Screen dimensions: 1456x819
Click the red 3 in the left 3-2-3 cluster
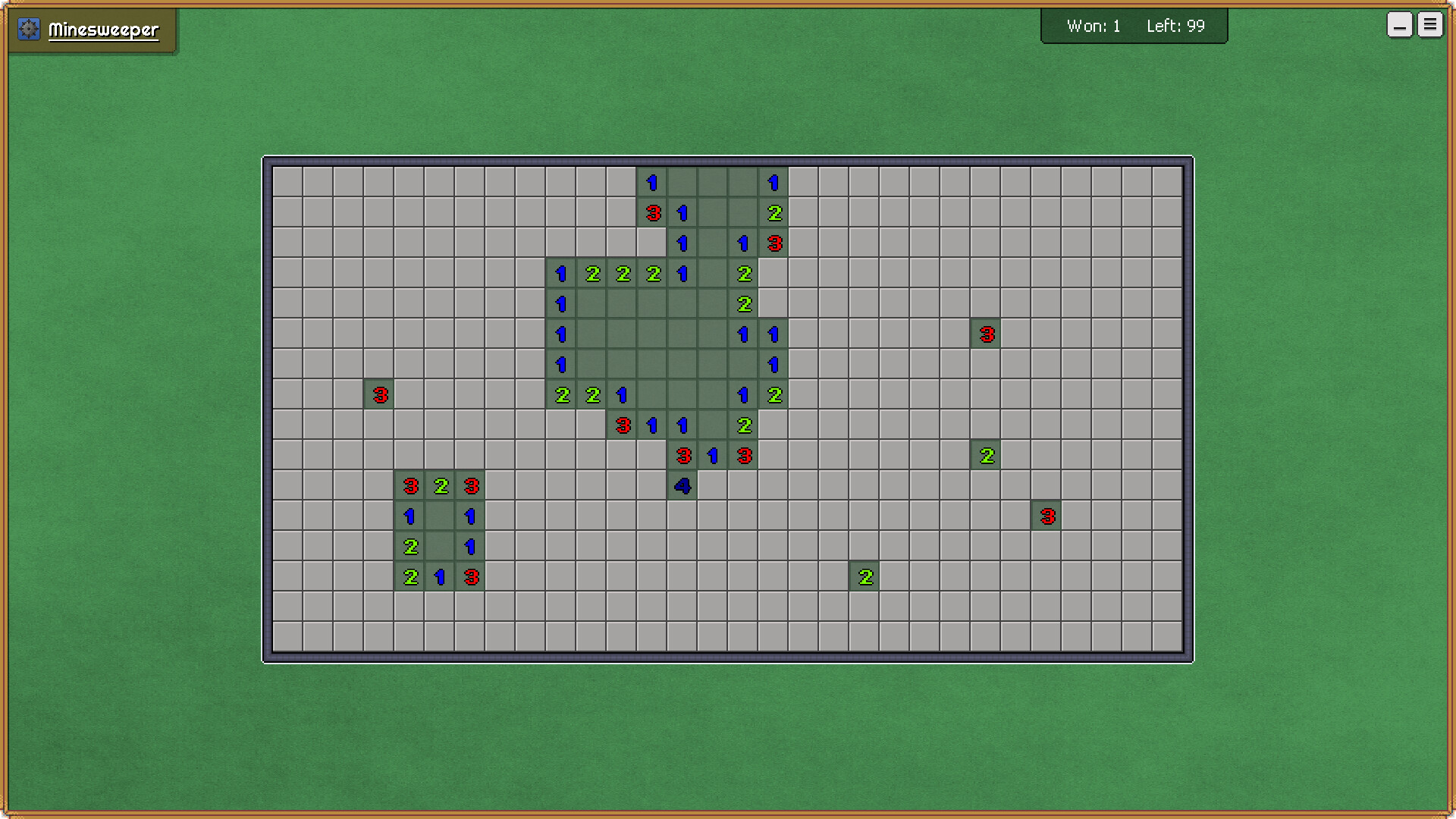click(410, 485)
